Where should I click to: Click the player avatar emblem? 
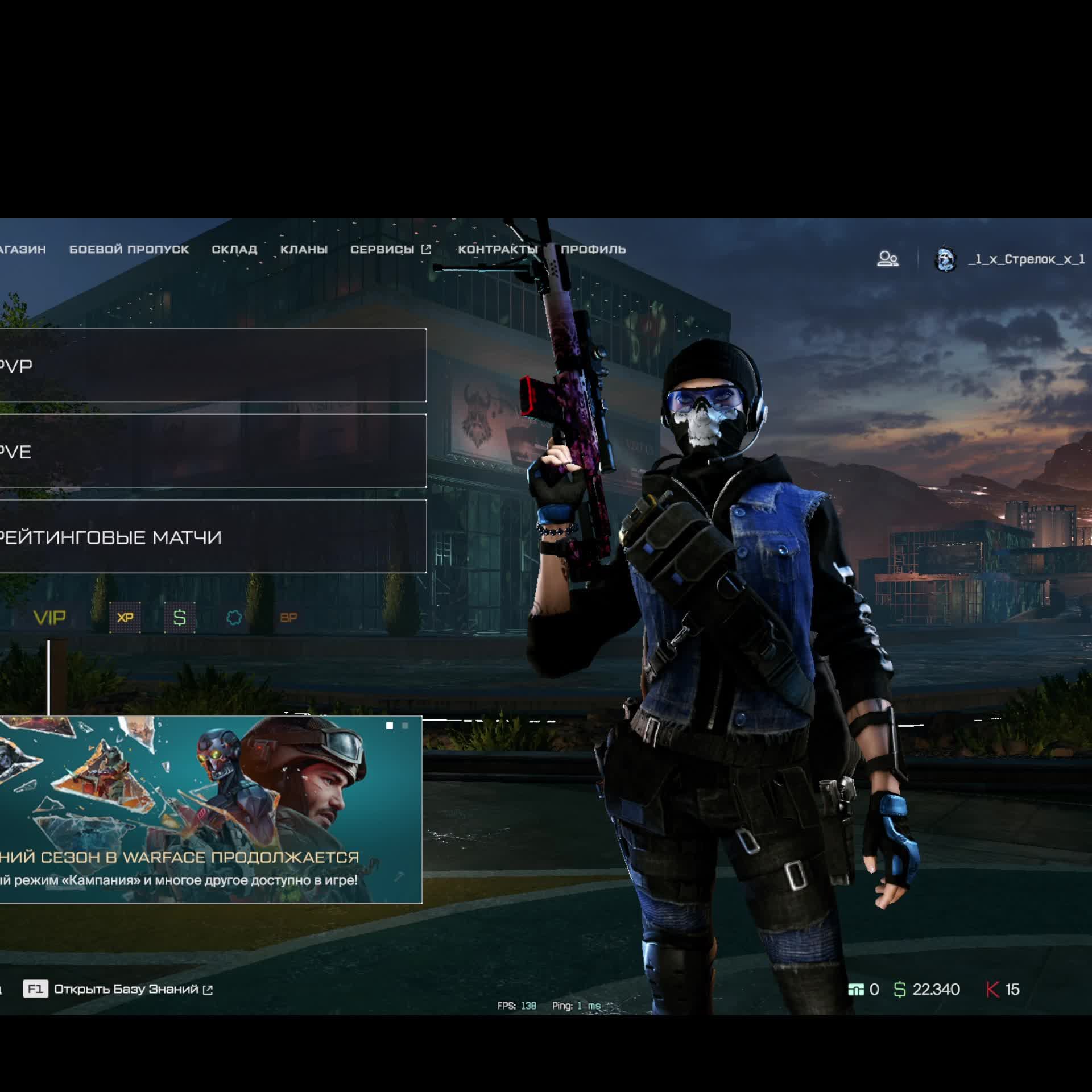[x=945, y=259]
